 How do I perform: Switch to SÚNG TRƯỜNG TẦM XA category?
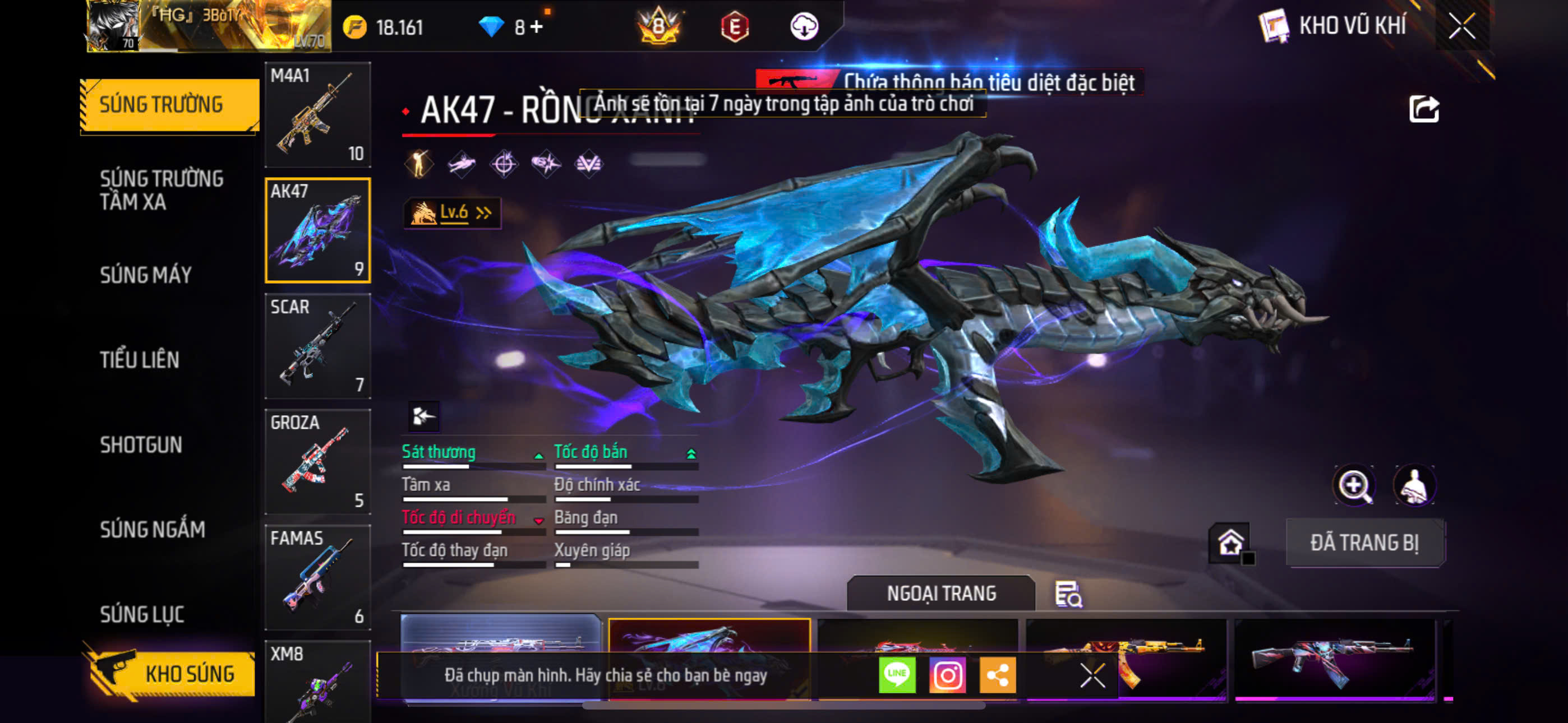pyautogui.click(x=162, y=190)
